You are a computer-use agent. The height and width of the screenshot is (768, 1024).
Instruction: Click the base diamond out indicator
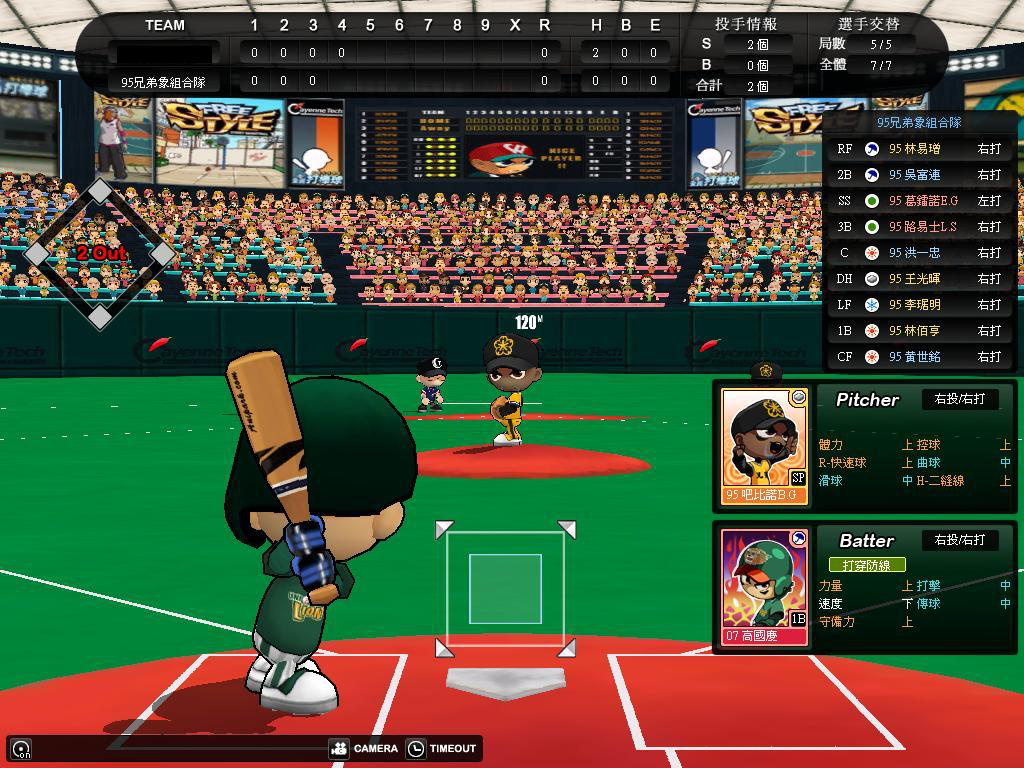100,253
